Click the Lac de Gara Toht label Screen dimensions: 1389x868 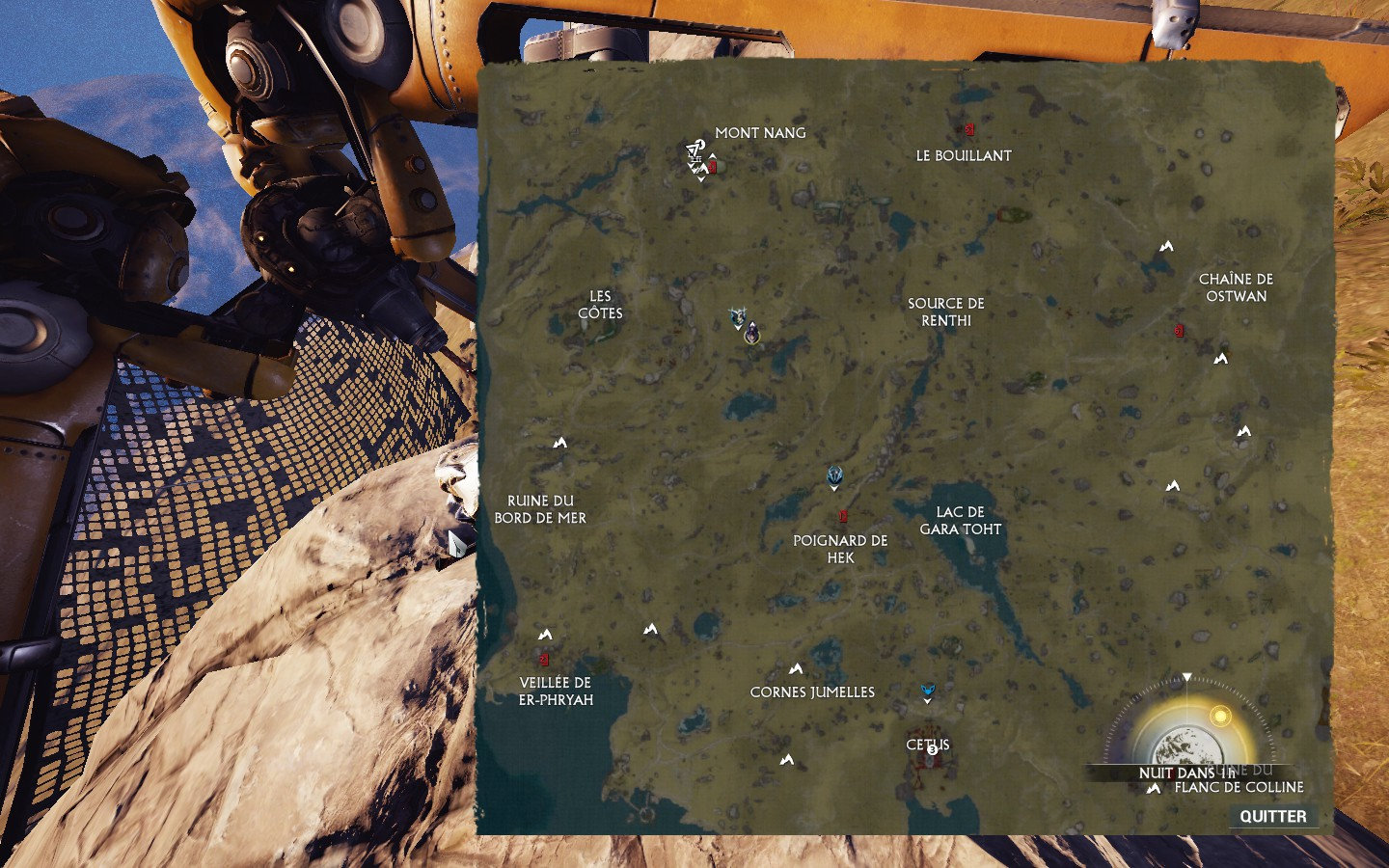(x=961, y=521)
